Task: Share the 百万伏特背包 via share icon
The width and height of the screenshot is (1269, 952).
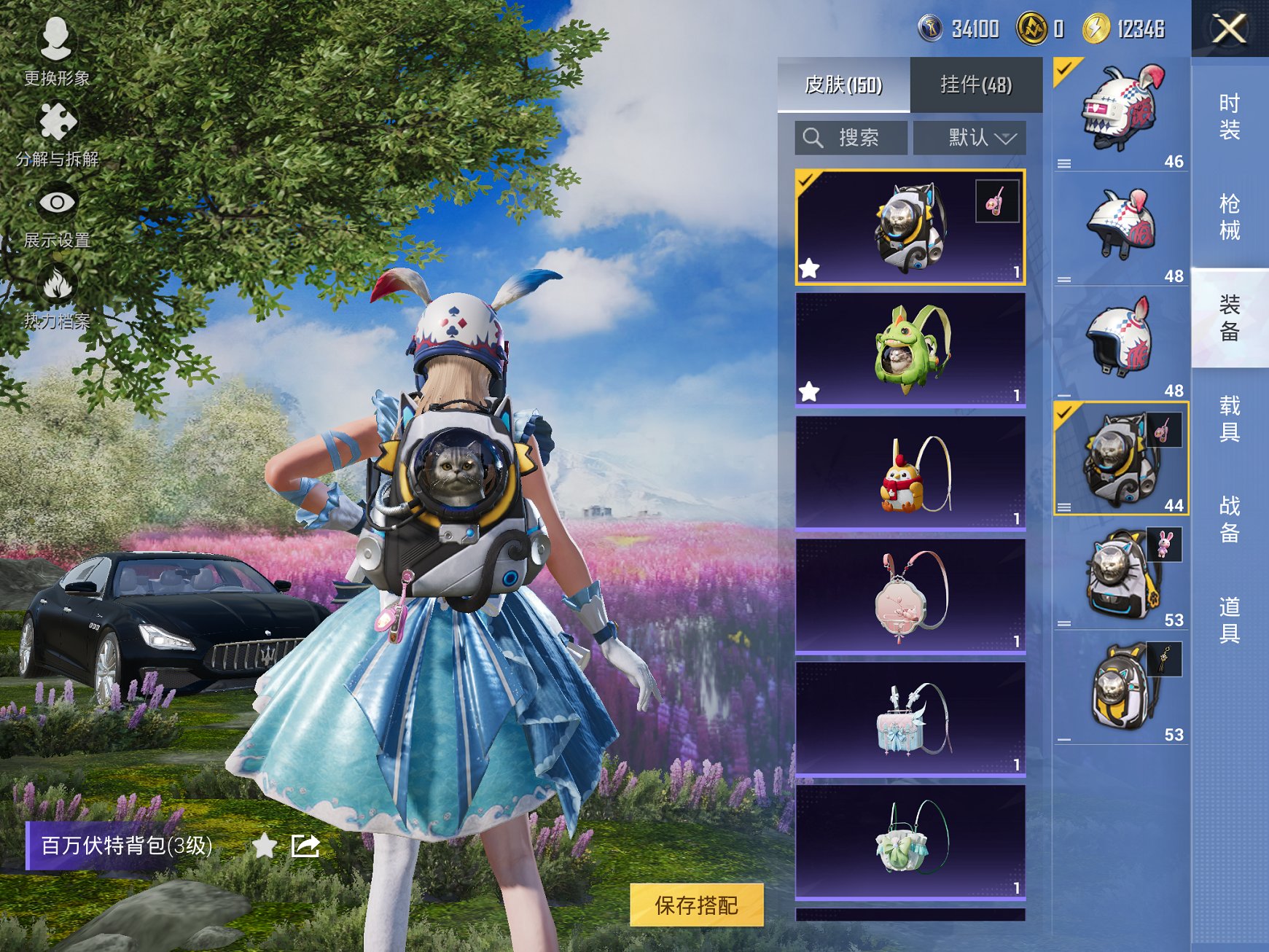Action: coord(305,846)
